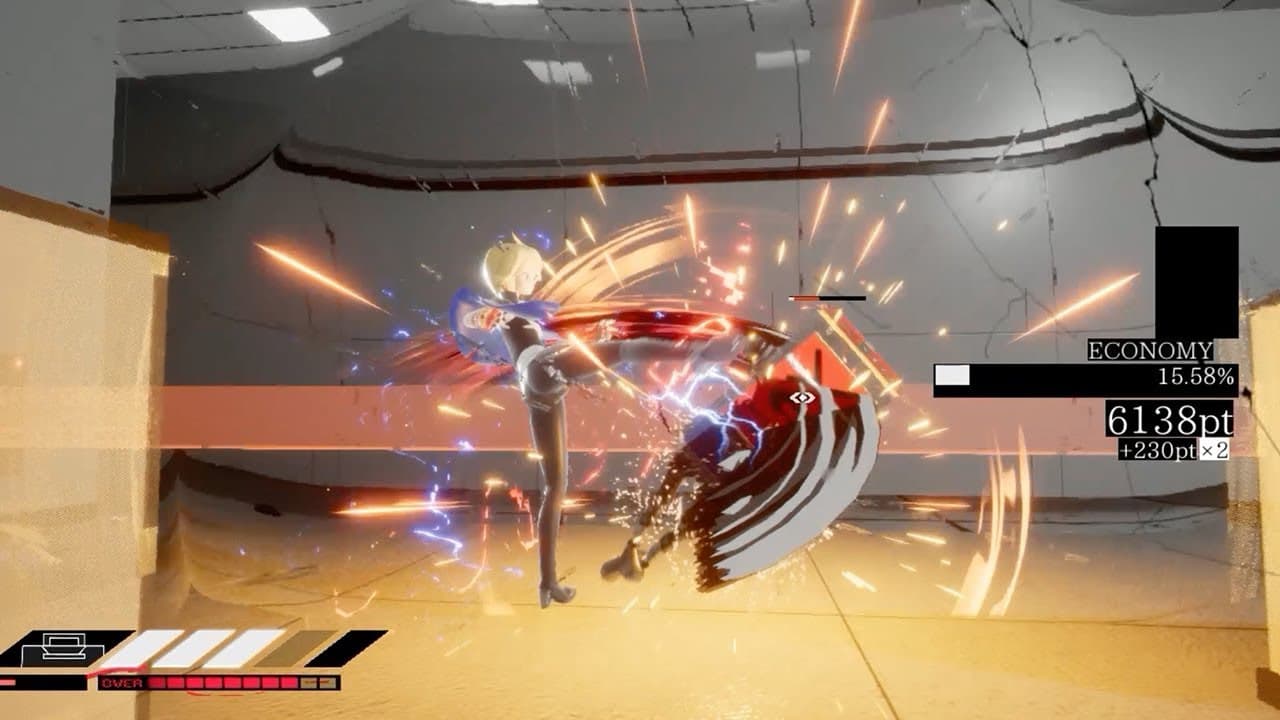Click the +230pt reward text
The width and height of the screenshot is (1280, 720).
(x=1158, y=449)
